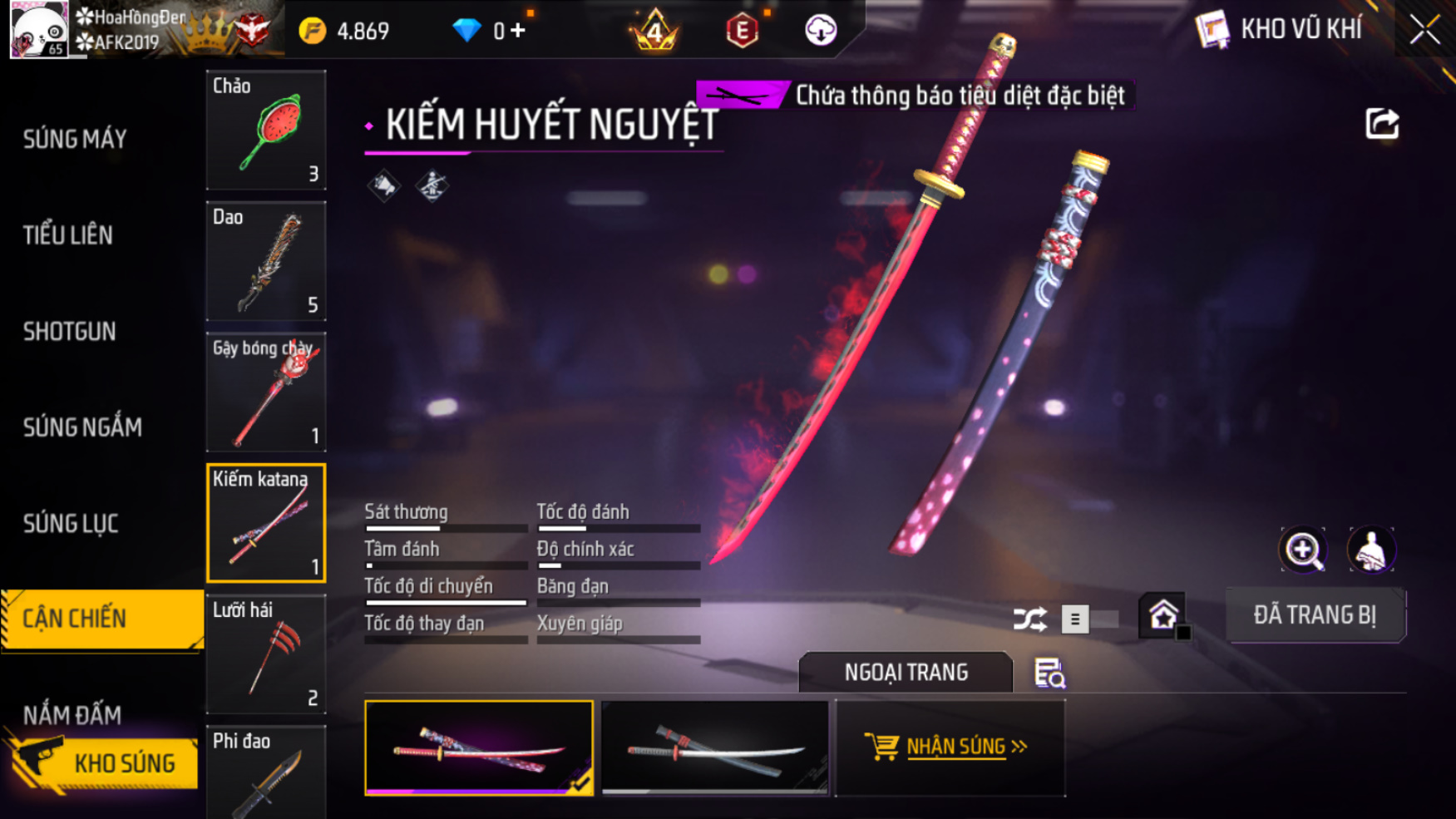Select the default grey katana skin
1456x819 pixels.
[x=715, y=747]
